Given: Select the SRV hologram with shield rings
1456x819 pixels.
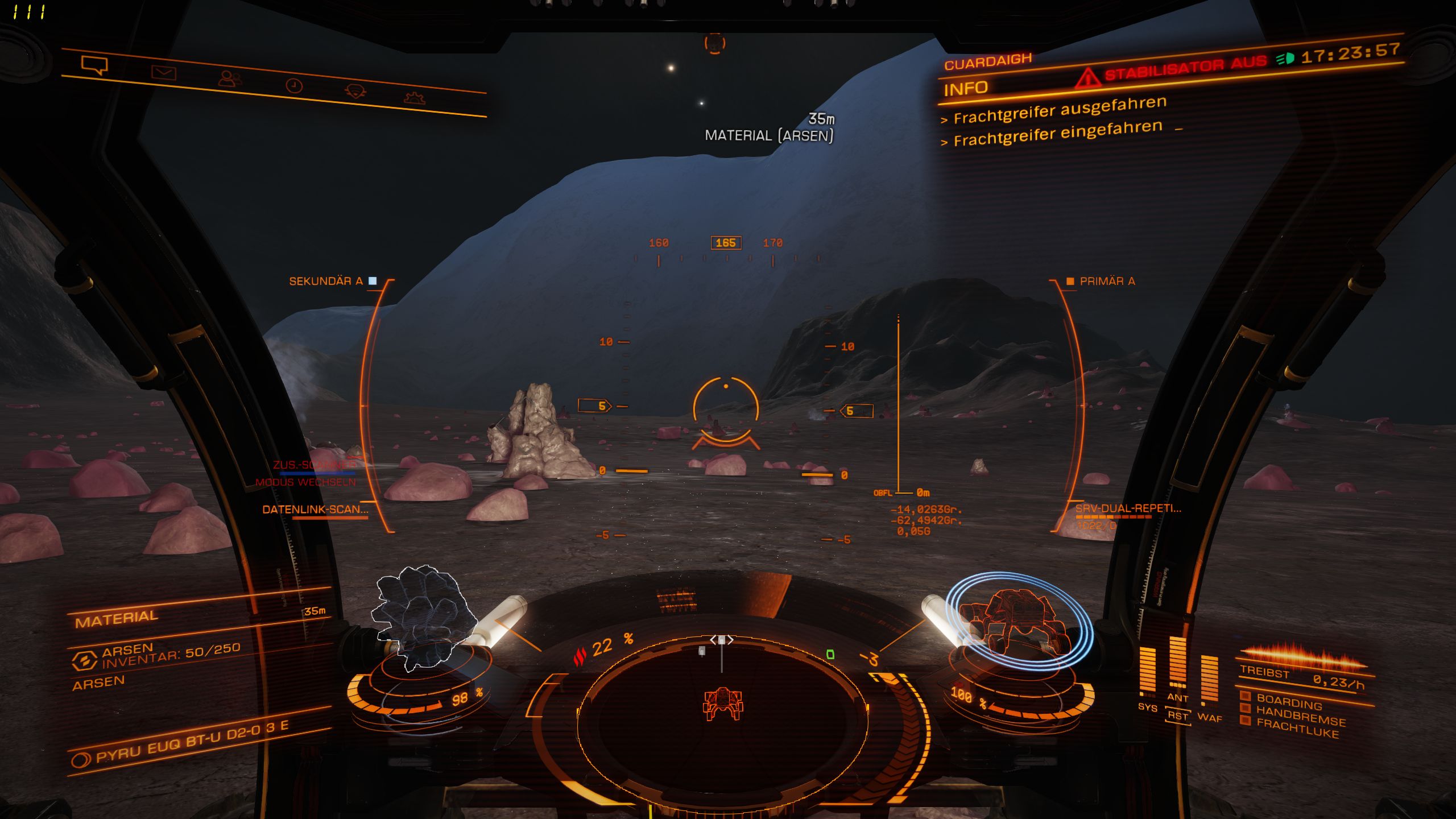Looking at the screenshot, I should 1018,621.
